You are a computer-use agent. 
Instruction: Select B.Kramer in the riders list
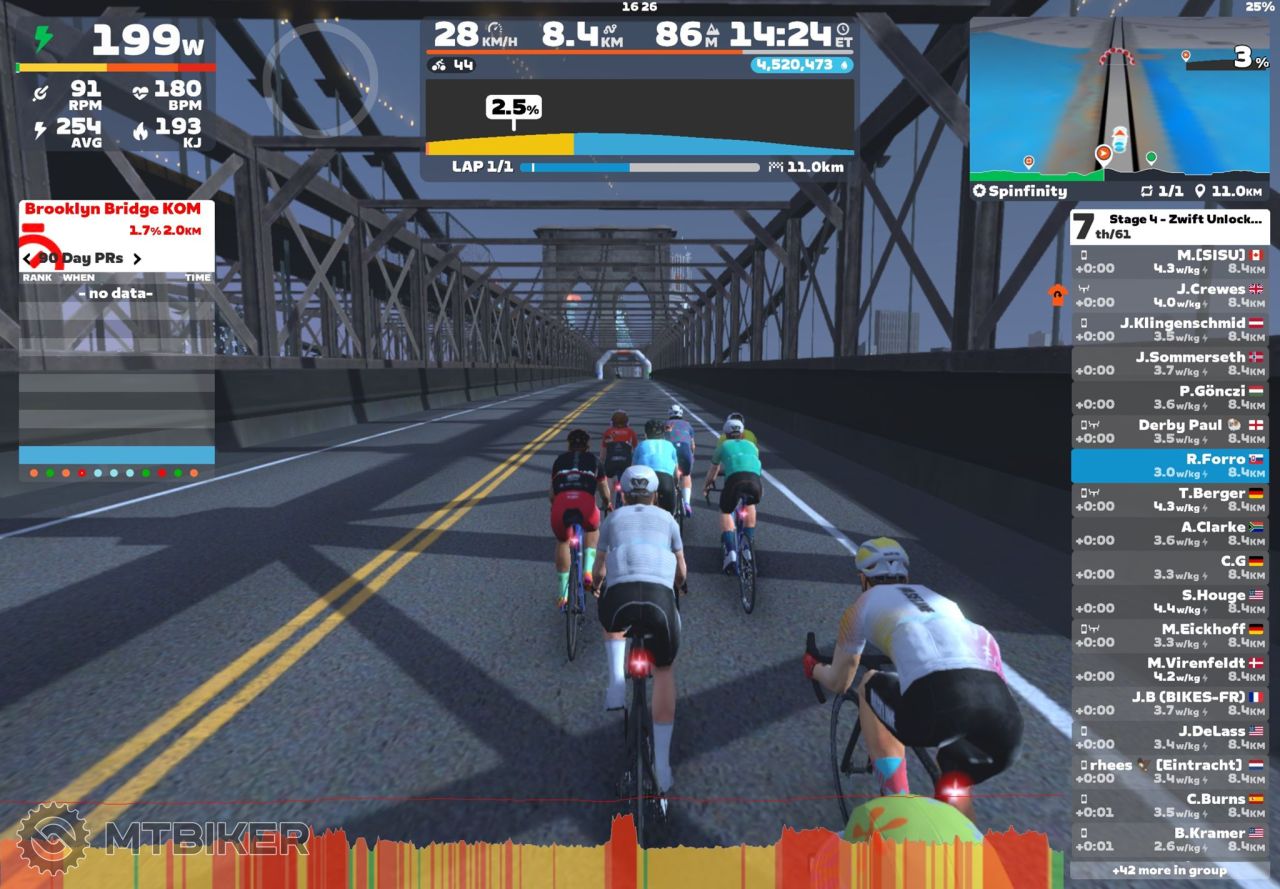(x=1170, y=839)
